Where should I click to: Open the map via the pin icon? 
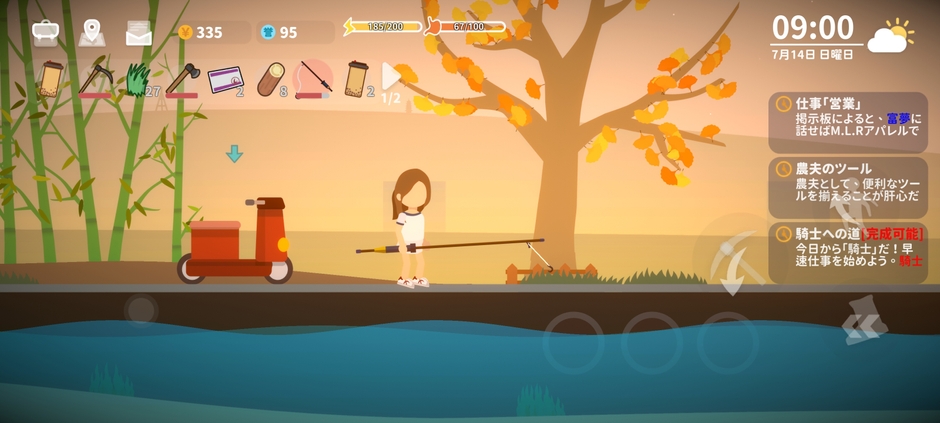click(x=92, y=33)
